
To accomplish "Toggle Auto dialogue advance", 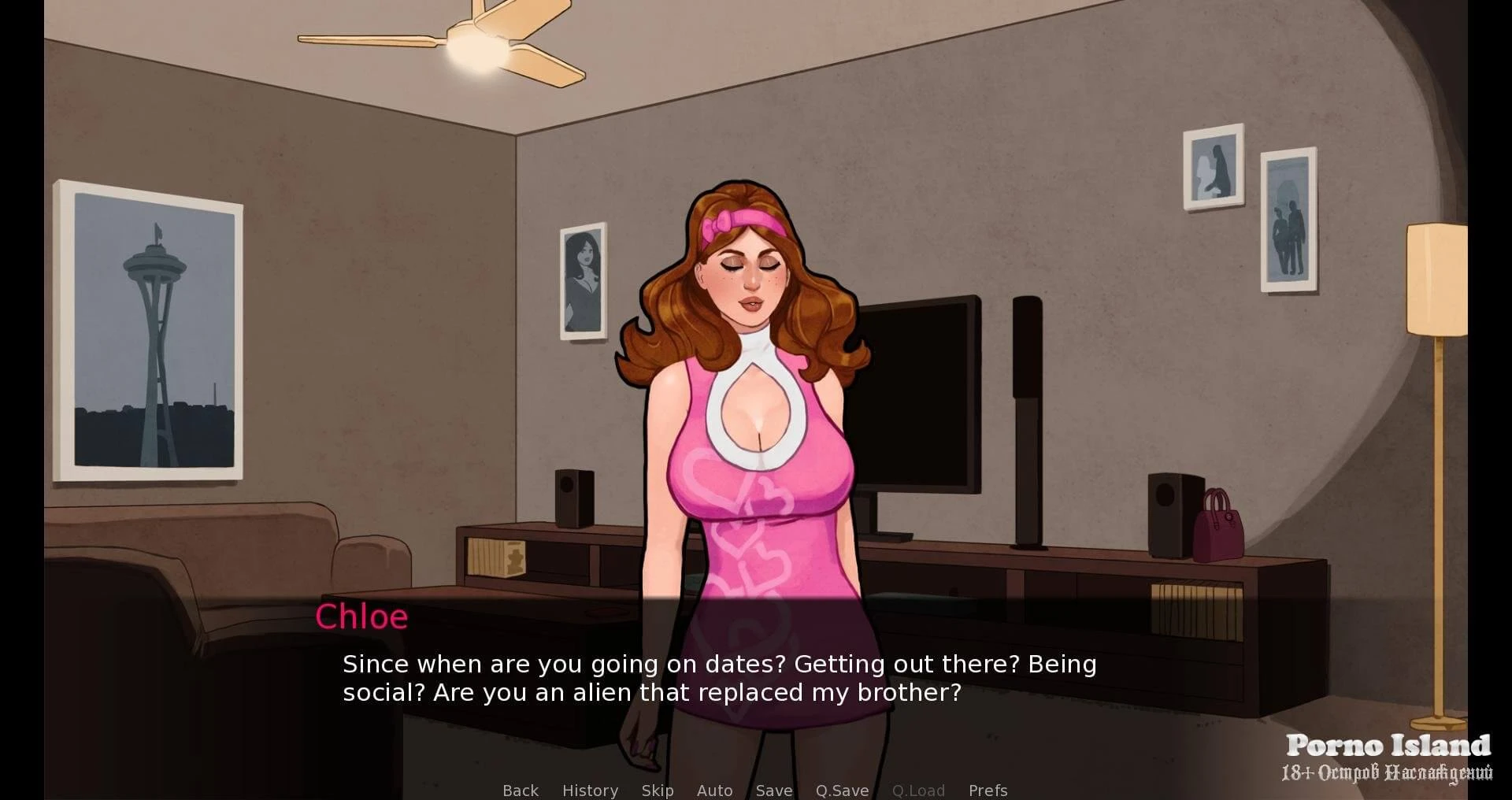I will tap(714, 790).
